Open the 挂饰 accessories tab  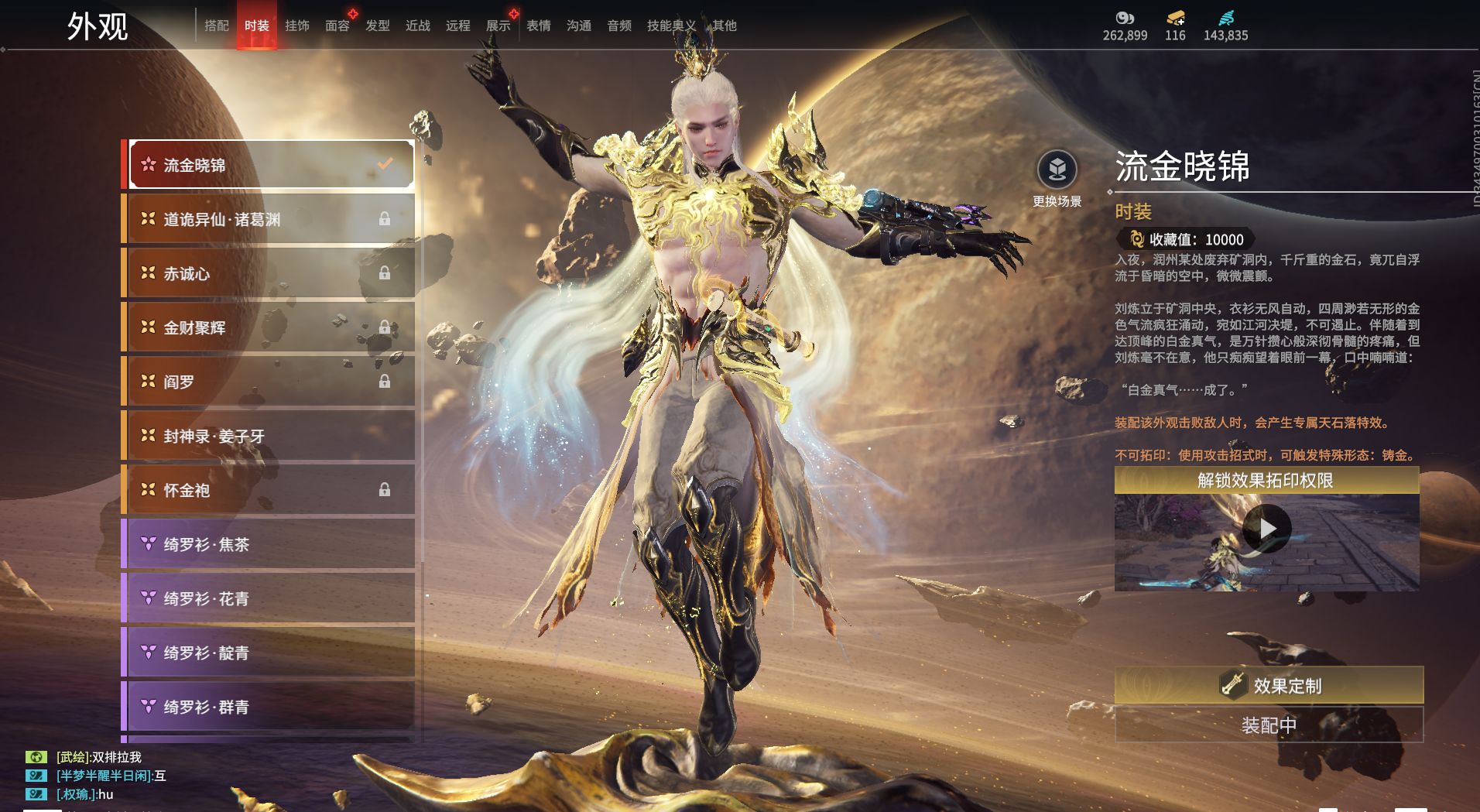point(296,26)
